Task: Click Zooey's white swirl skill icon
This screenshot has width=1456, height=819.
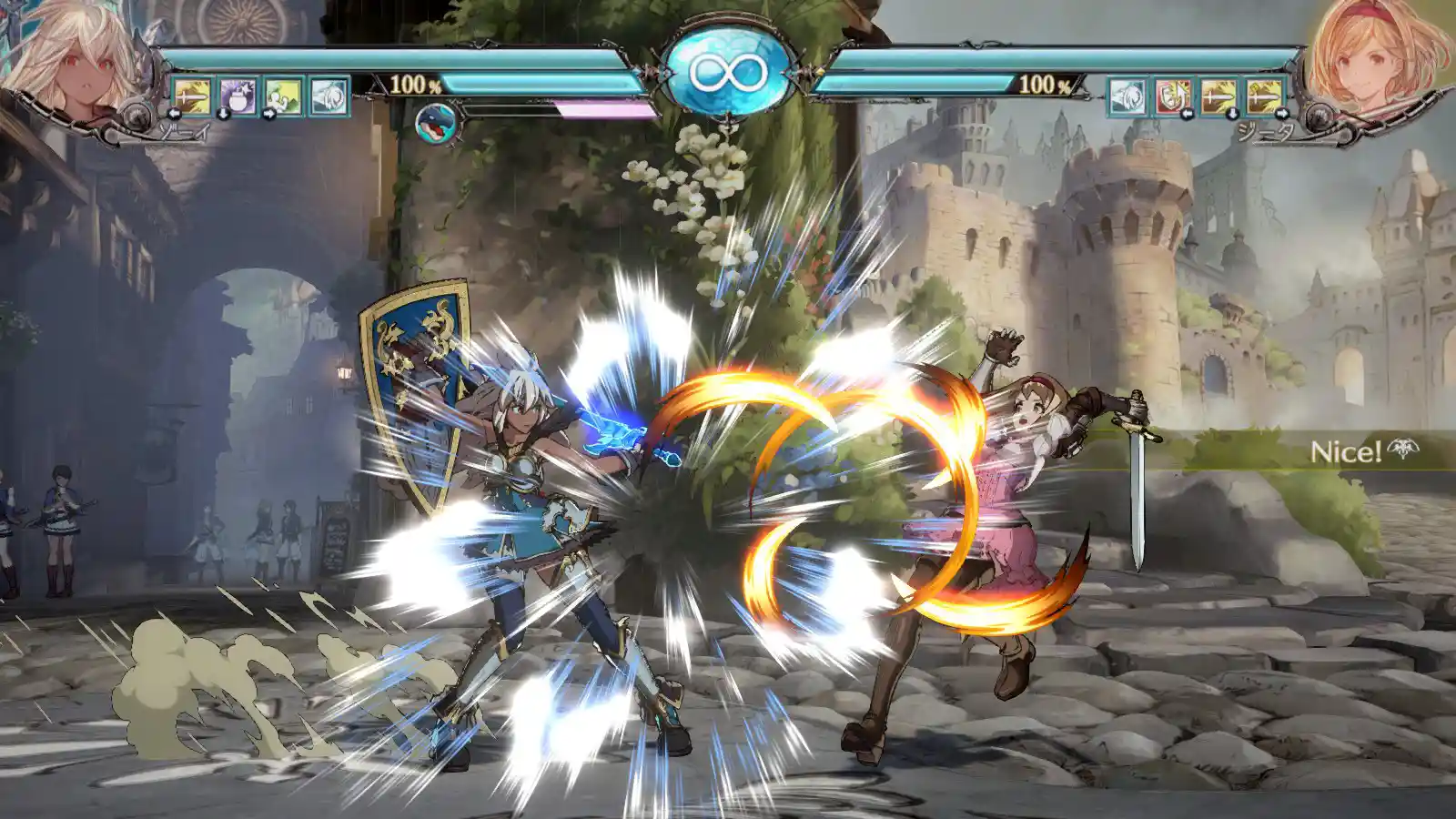Action: coord(329,96)
